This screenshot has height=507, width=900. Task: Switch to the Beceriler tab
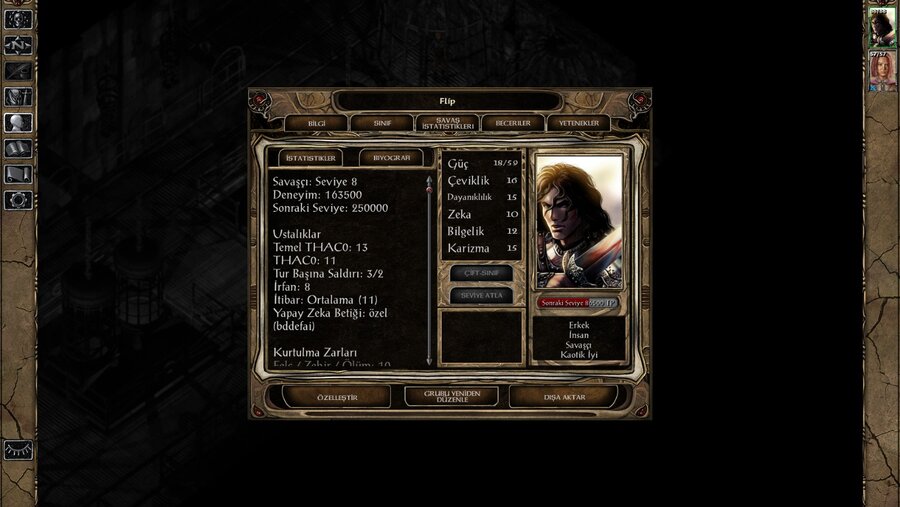click(513, 123)
